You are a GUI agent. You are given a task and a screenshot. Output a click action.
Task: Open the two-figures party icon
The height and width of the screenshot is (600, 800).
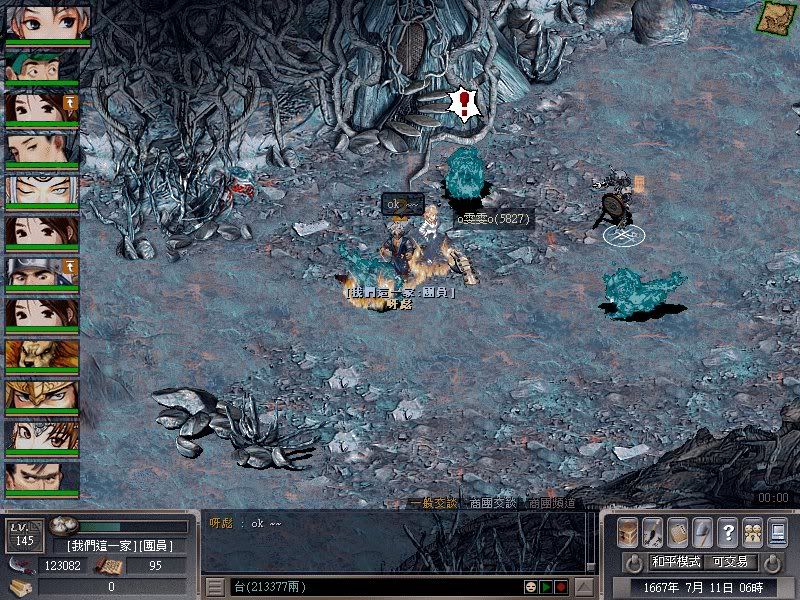(752, 532)
